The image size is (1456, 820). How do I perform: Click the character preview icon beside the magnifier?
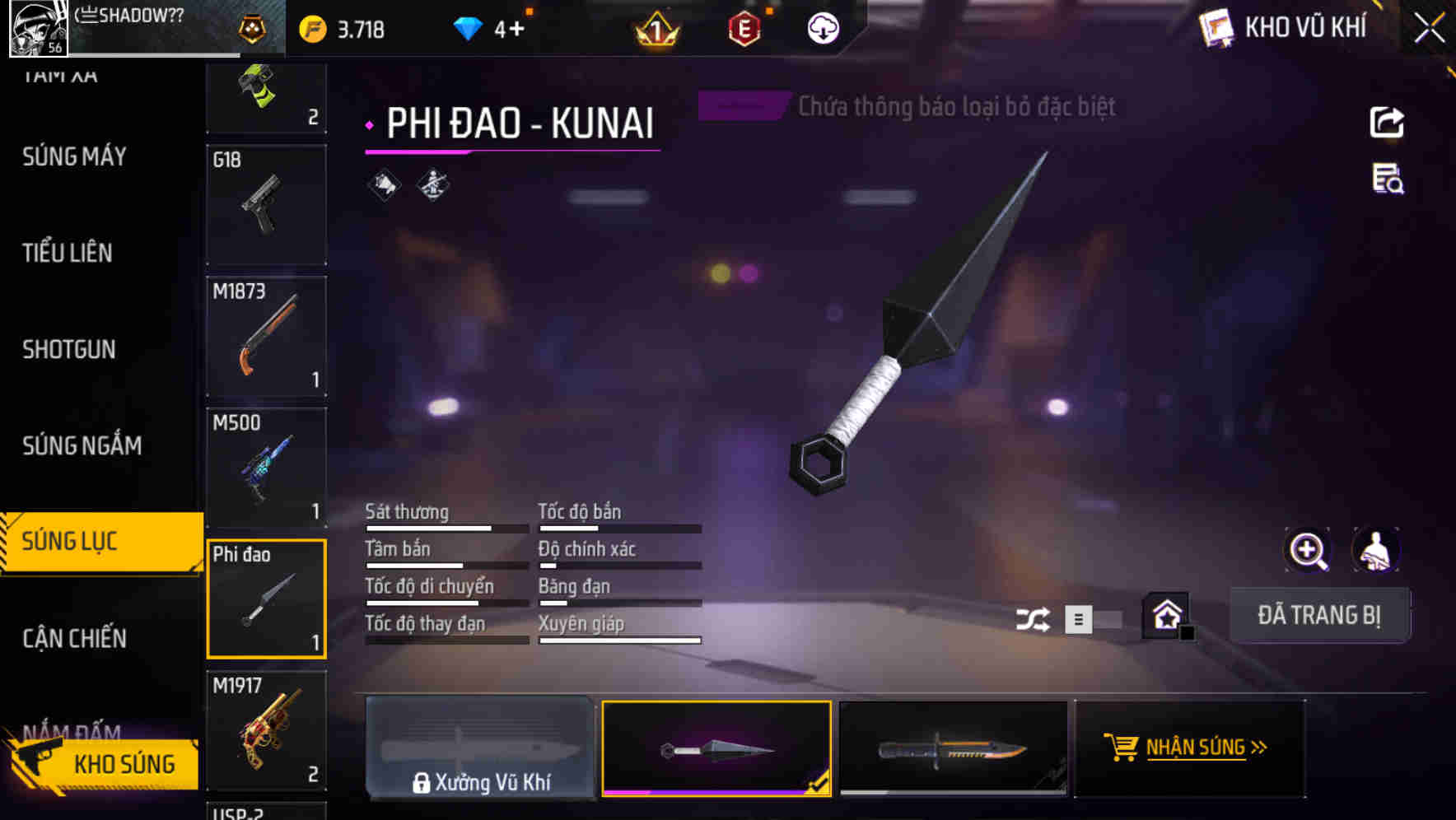click(1375, 550)
